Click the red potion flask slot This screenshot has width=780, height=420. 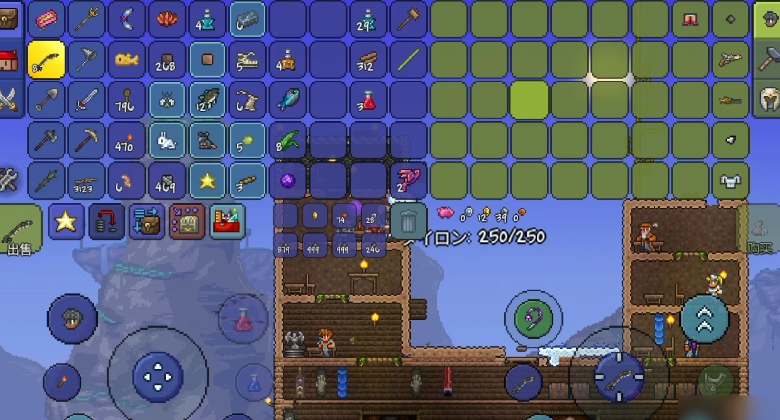point(368,99)
